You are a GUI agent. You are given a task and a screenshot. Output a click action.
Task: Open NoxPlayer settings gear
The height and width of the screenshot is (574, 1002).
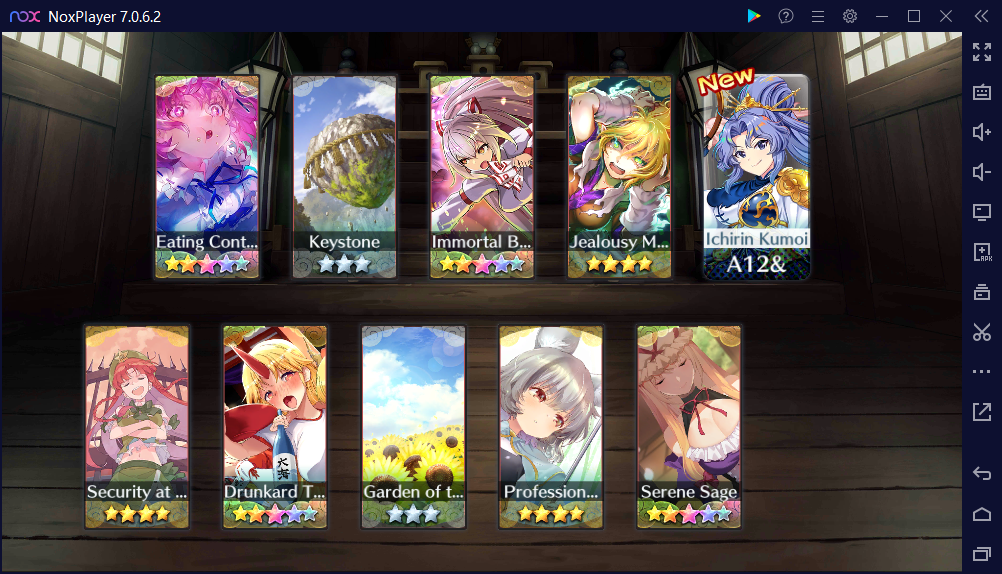point(850,16)
